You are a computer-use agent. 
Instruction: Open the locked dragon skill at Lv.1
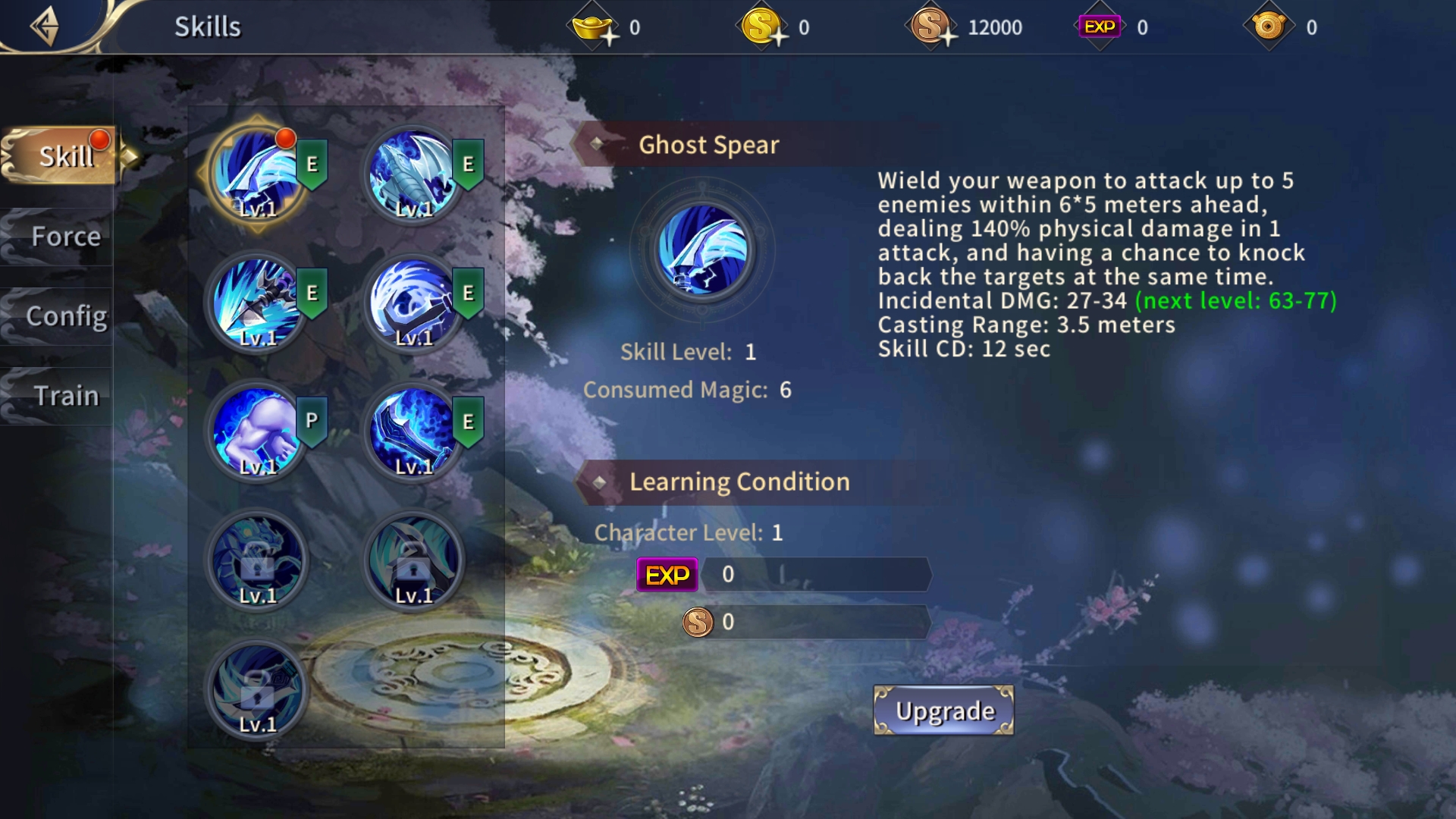[x=258, y=561]
